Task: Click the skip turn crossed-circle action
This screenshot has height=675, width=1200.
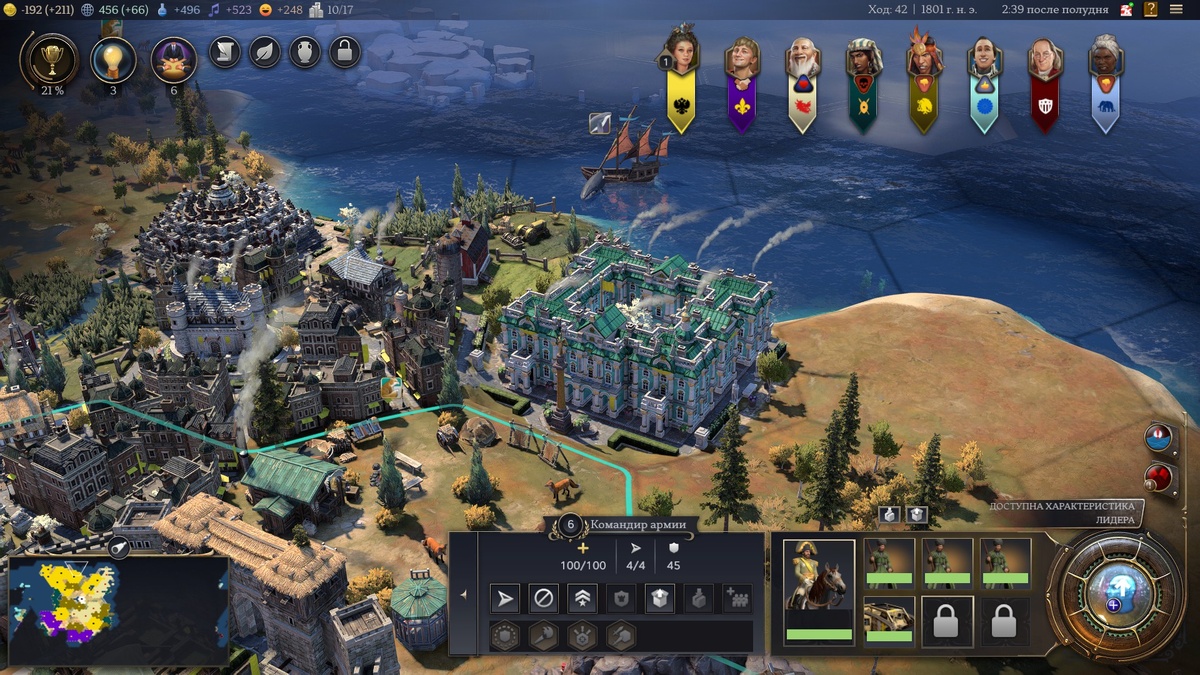Action: click(543, 599)
